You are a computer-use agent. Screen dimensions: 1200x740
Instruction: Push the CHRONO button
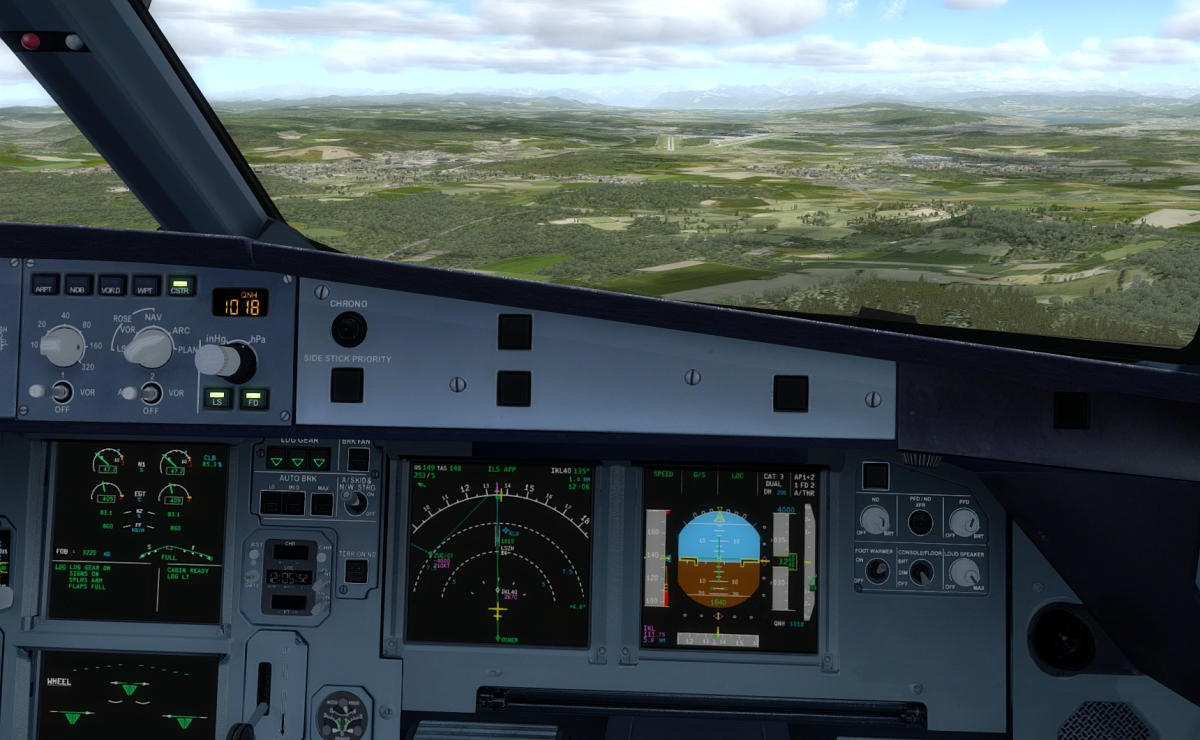coord(348,328)
